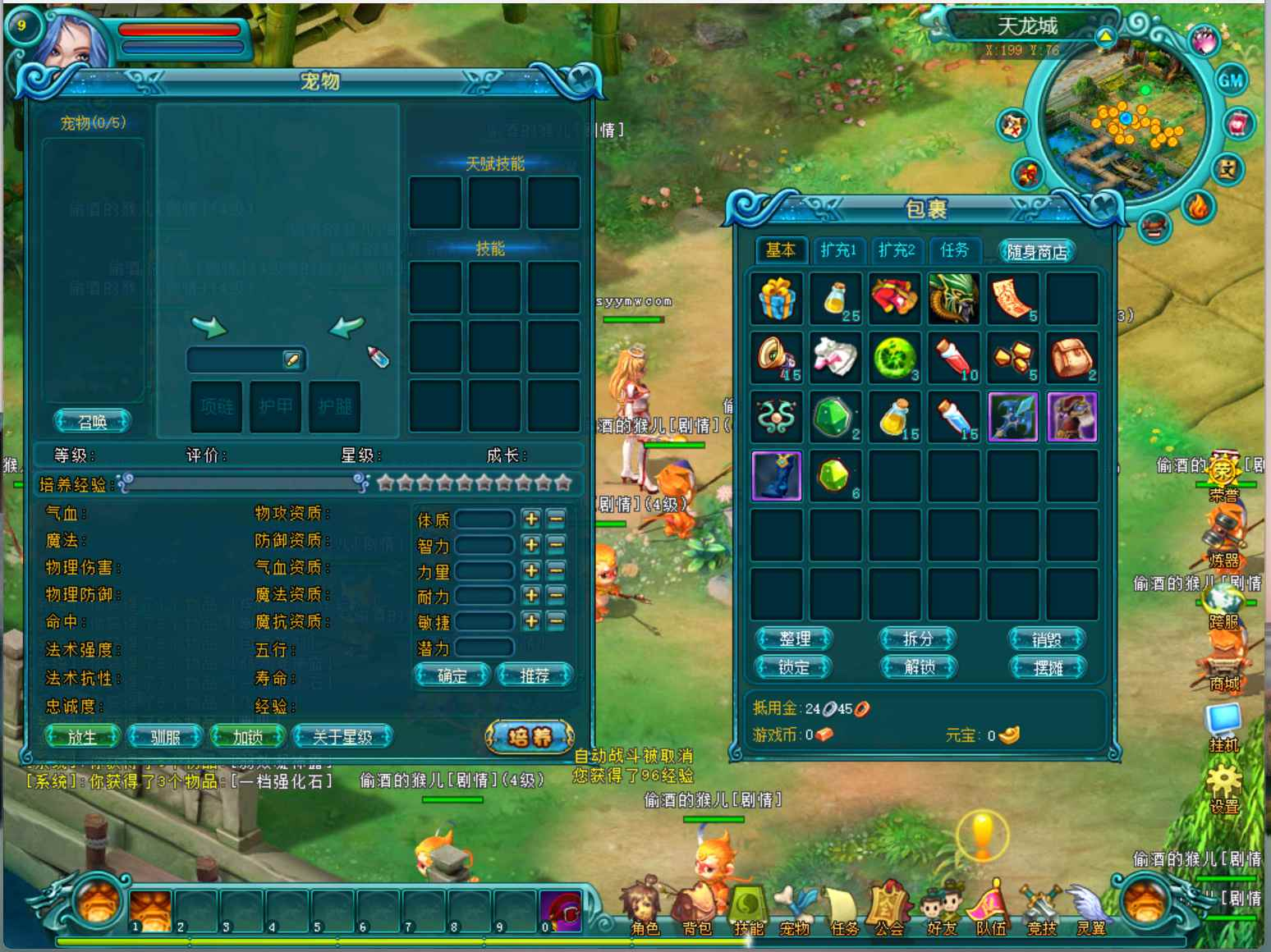Open the 关于星级 star info

(x=342, y=737)
